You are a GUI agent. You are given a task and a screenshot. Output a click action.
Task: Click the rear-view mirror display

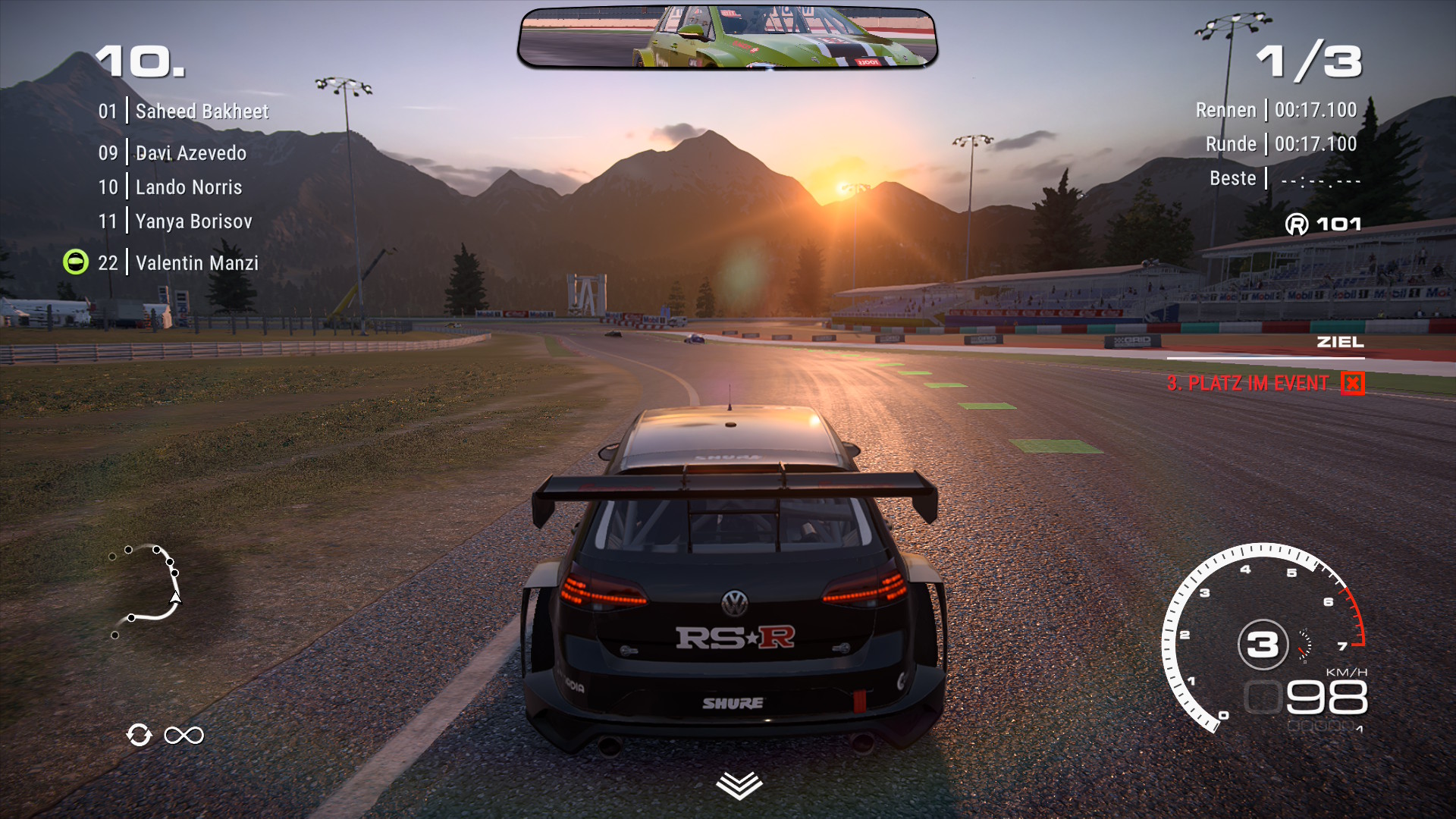727,38
